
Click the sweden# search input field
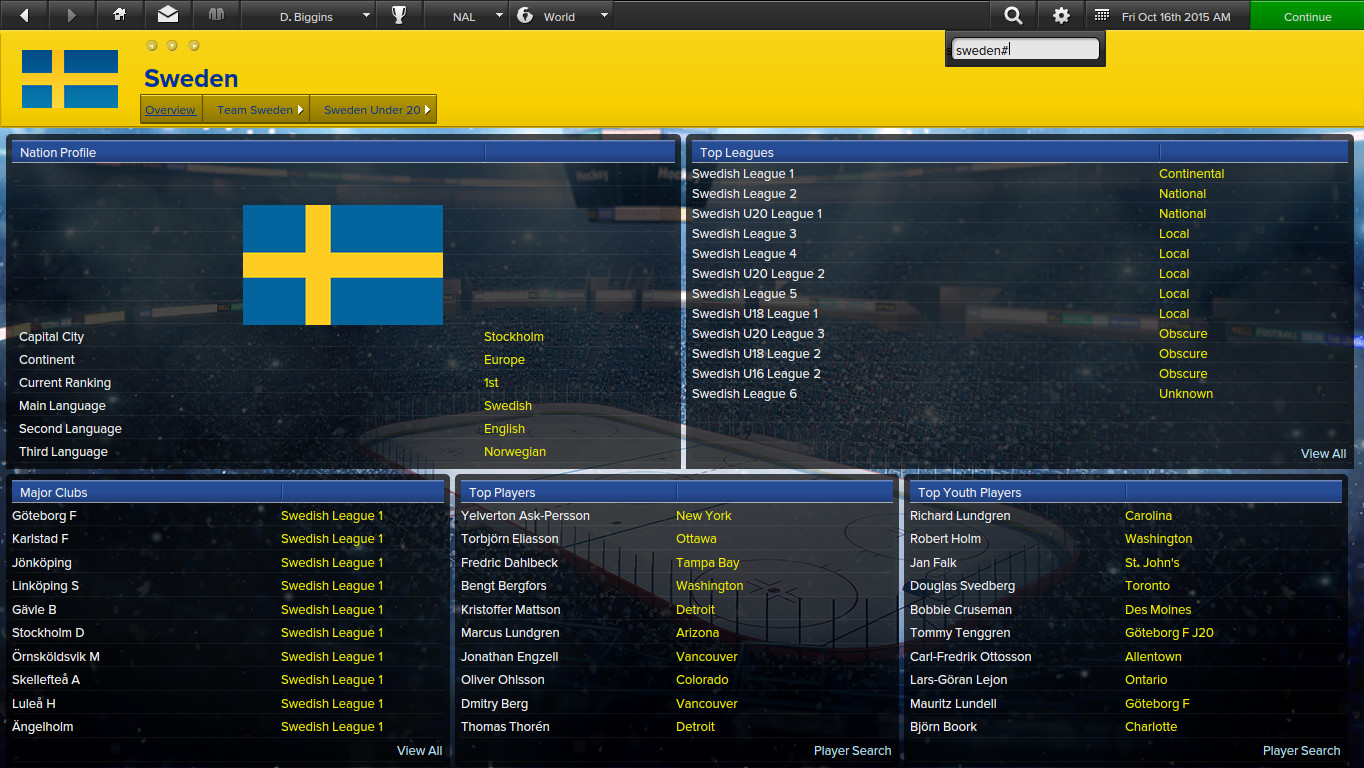pyautogui.click(x=1024, y=47)
